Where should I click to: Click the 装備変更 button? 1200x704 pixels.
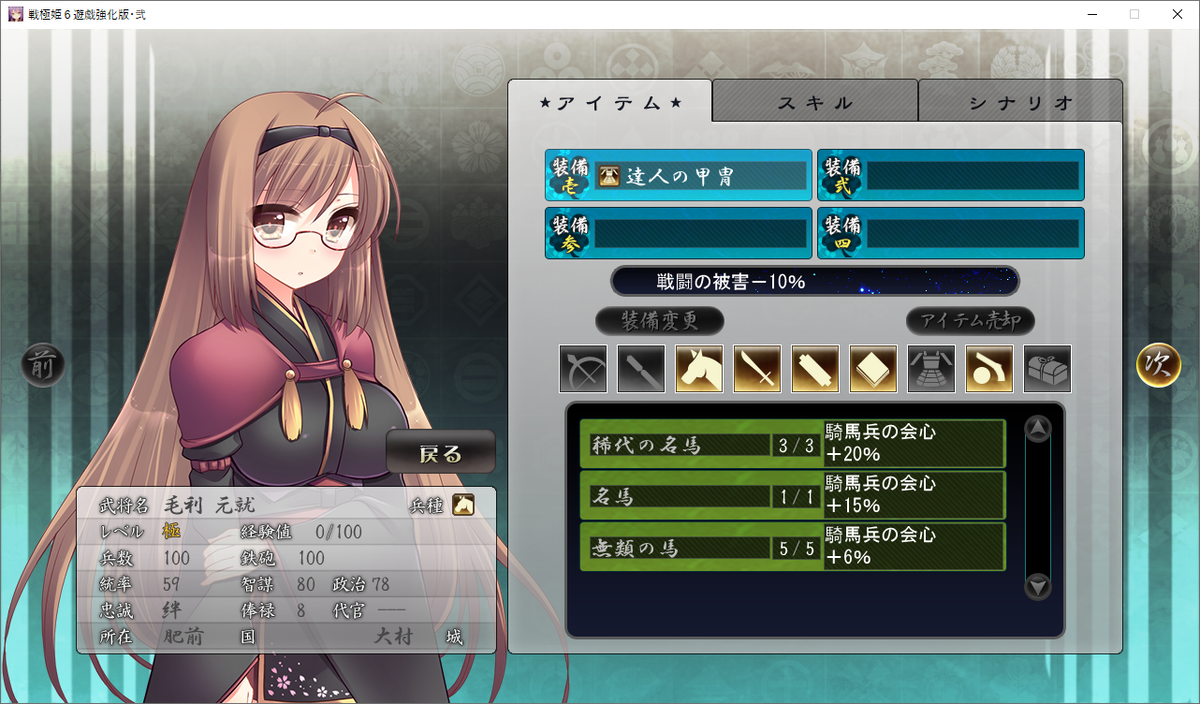(x=659, y=321)
